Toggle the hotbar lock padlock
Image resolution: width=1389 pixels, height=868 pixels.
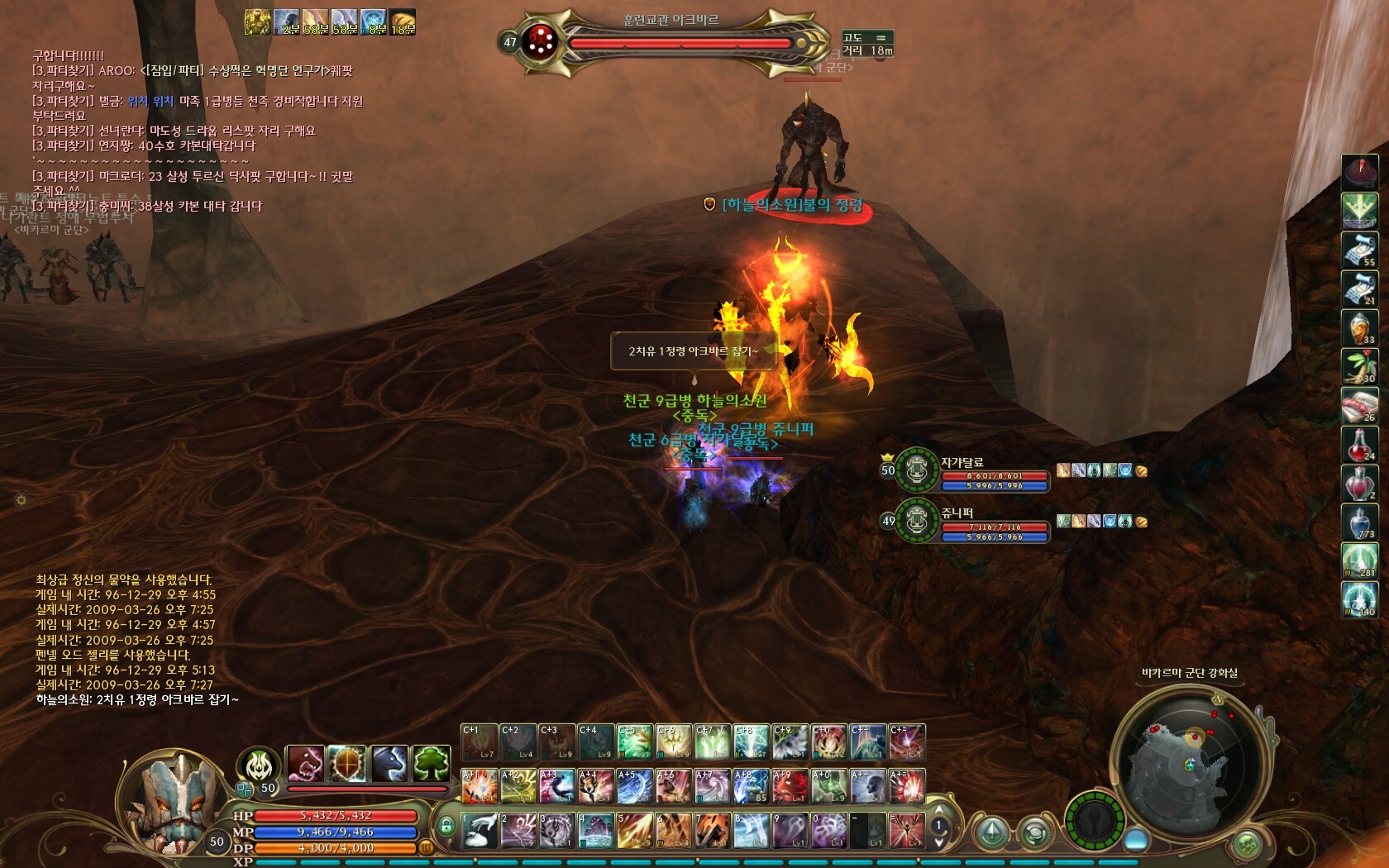point(446,826)
